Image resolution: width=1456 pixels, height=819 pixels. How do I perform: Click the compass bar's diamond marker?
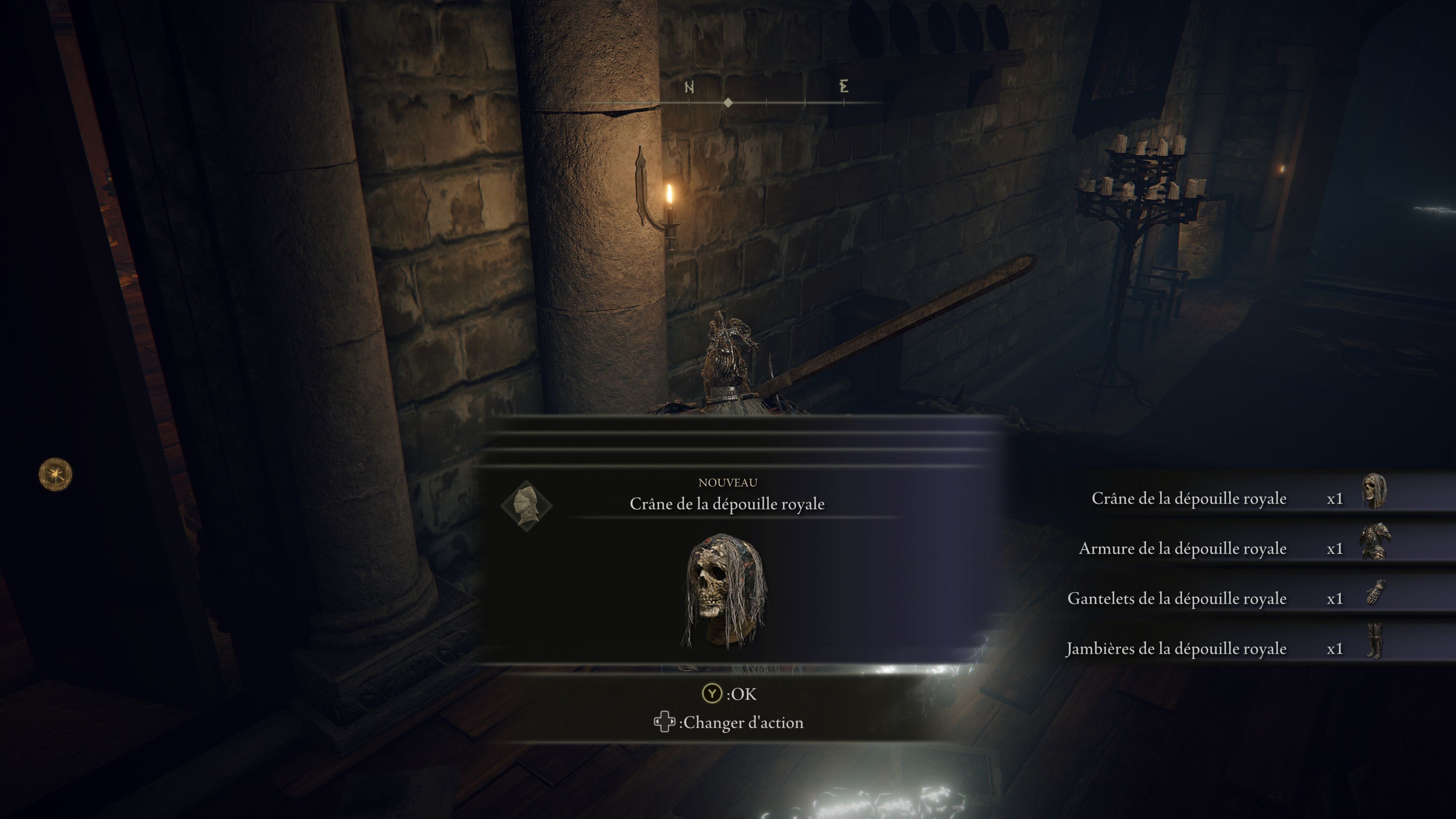pos(728,103)
